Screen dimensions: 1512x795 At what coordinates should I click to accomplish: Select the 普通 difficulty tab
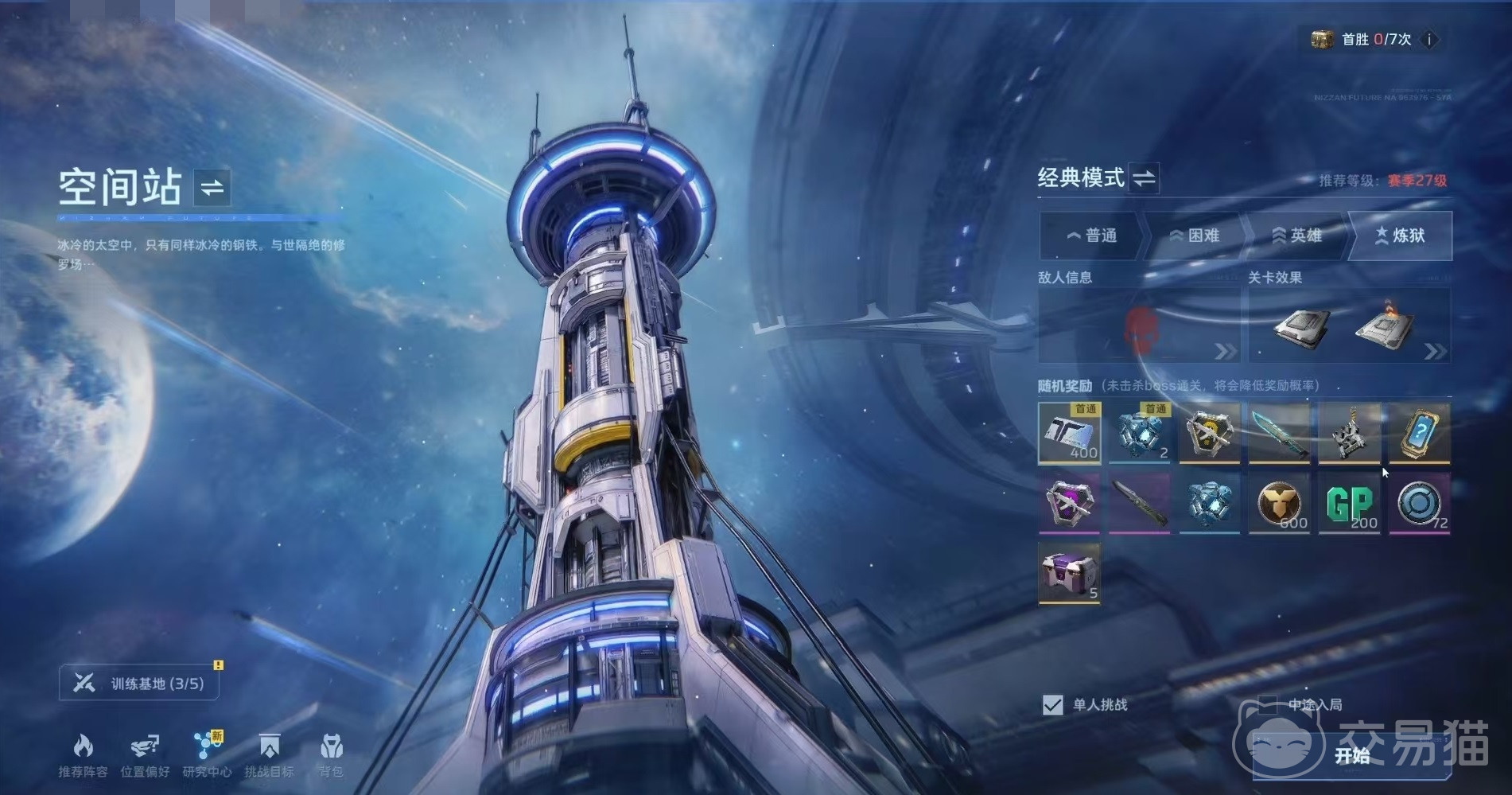(x=1091, y=236)
